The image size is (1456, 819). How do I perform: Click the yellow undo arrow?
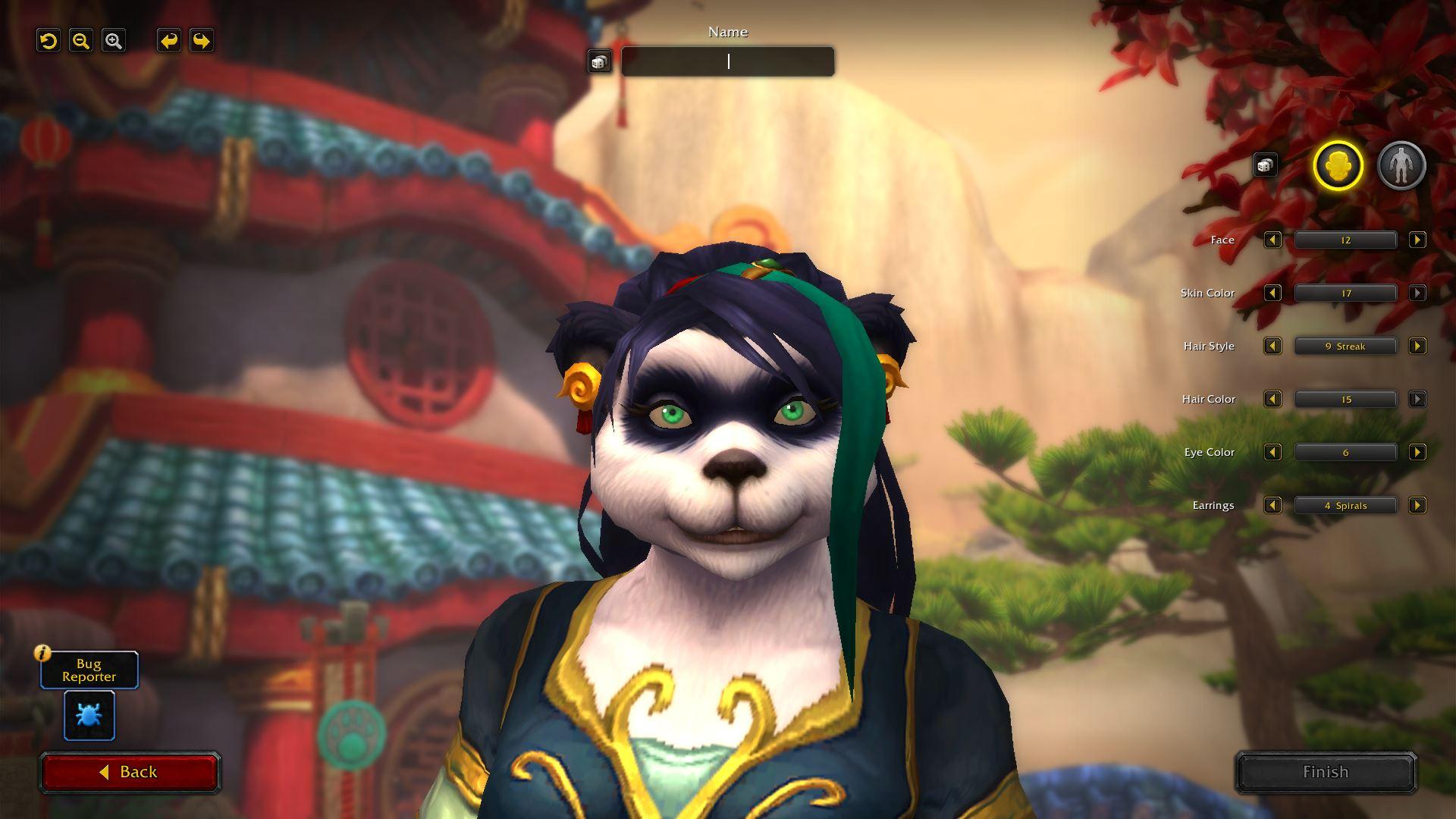point(168,40)
